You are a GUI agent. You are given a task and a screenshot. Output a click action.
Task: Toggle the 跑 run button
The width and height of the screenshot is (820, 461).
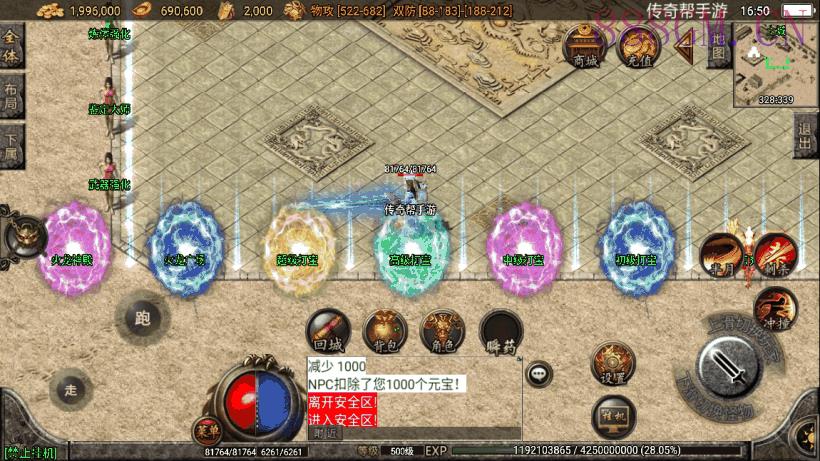141,319
